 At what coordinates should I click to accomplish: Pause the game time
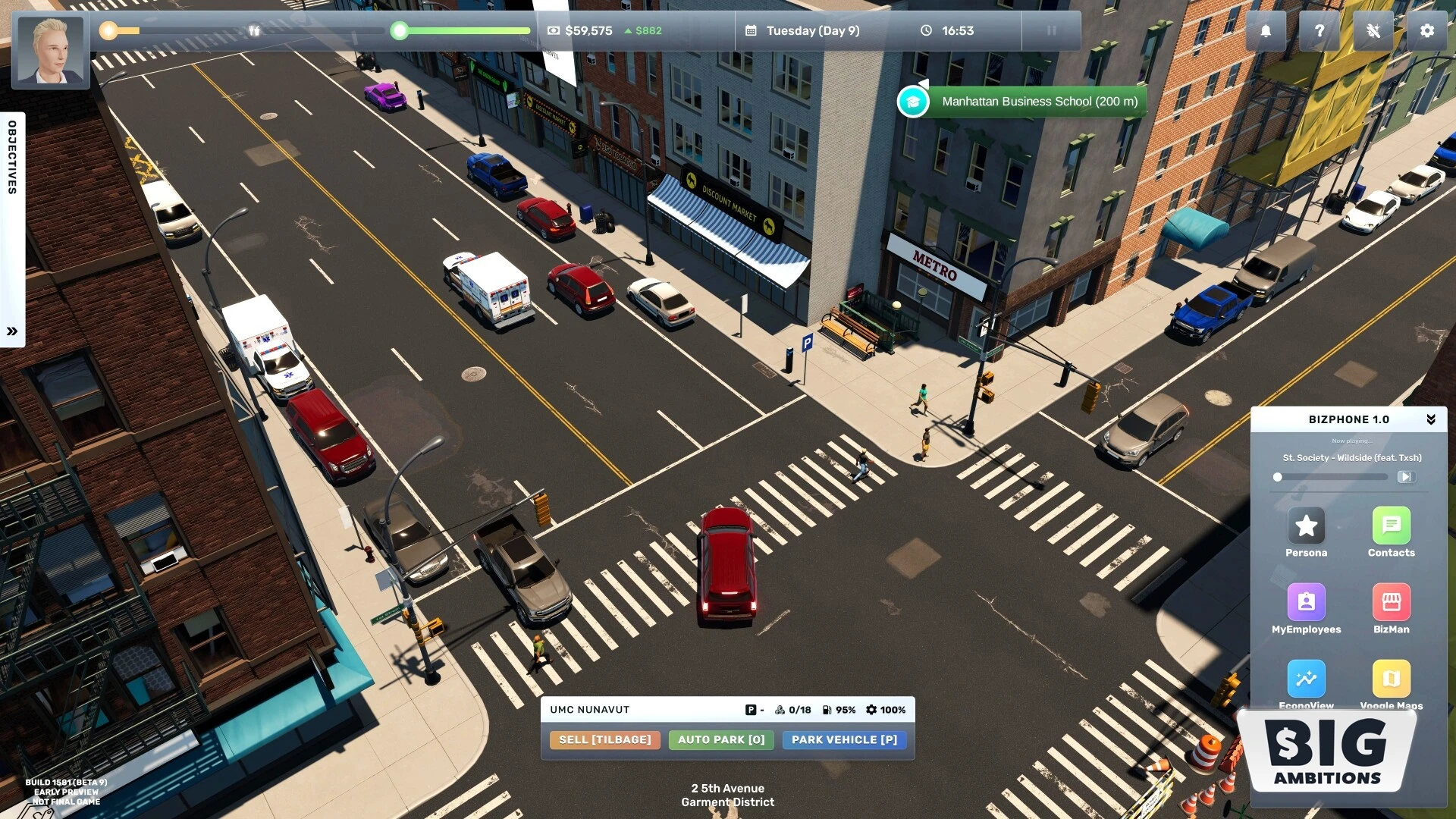point(1051,31)
